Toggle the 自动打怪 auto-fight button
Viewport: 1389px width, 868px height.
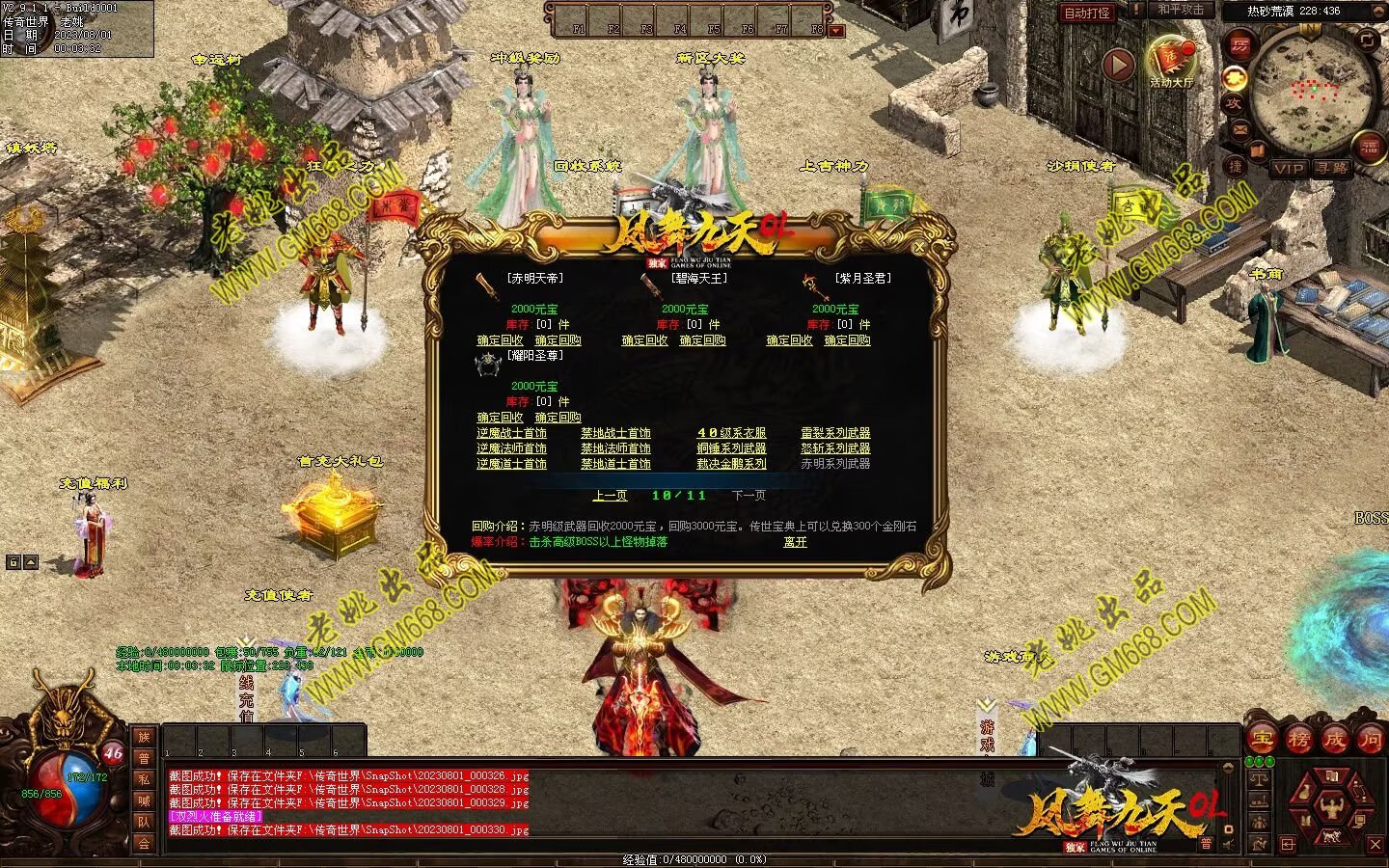pos(1087,13)
